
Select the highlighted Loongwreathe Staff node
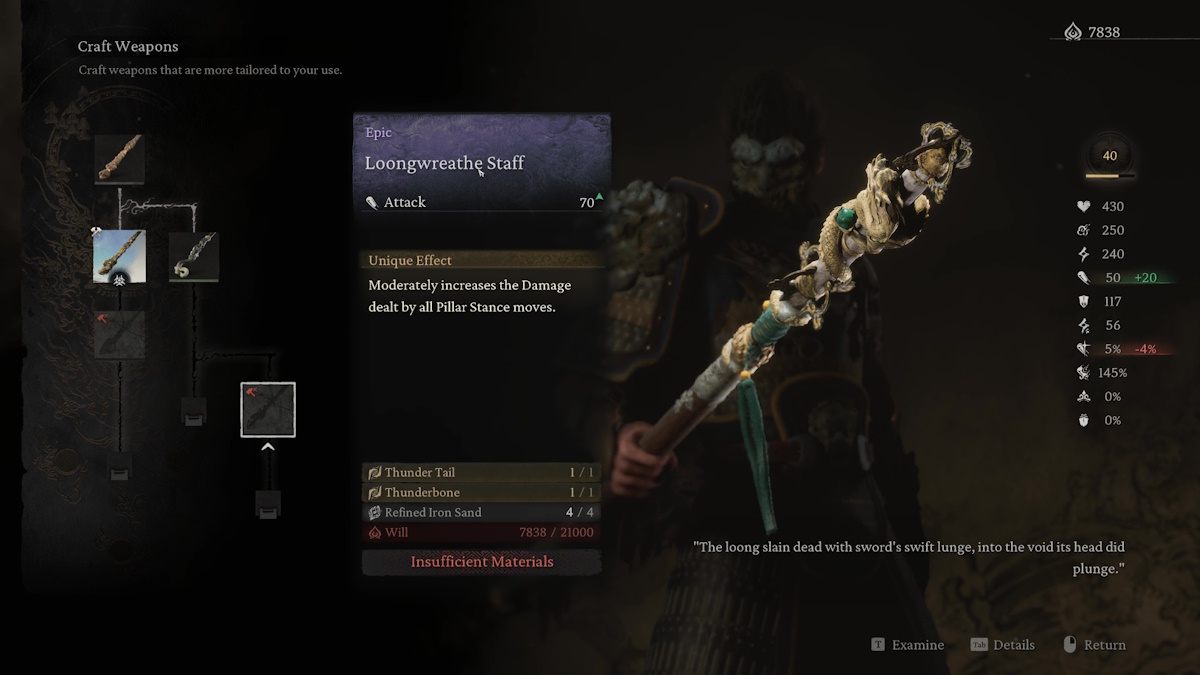point(268,410)
